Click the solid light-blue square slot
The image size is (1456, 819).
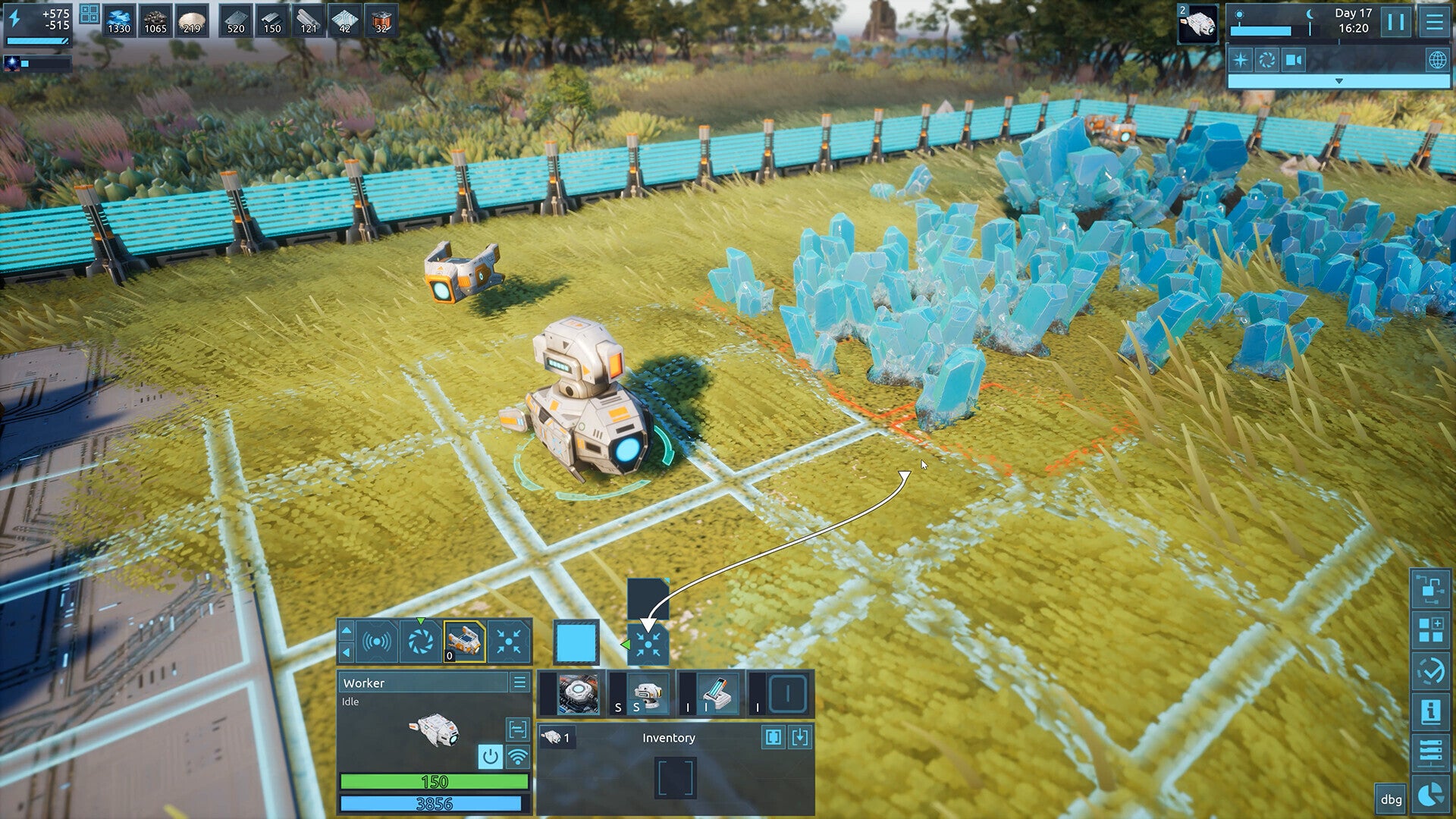tap(576, 642)
